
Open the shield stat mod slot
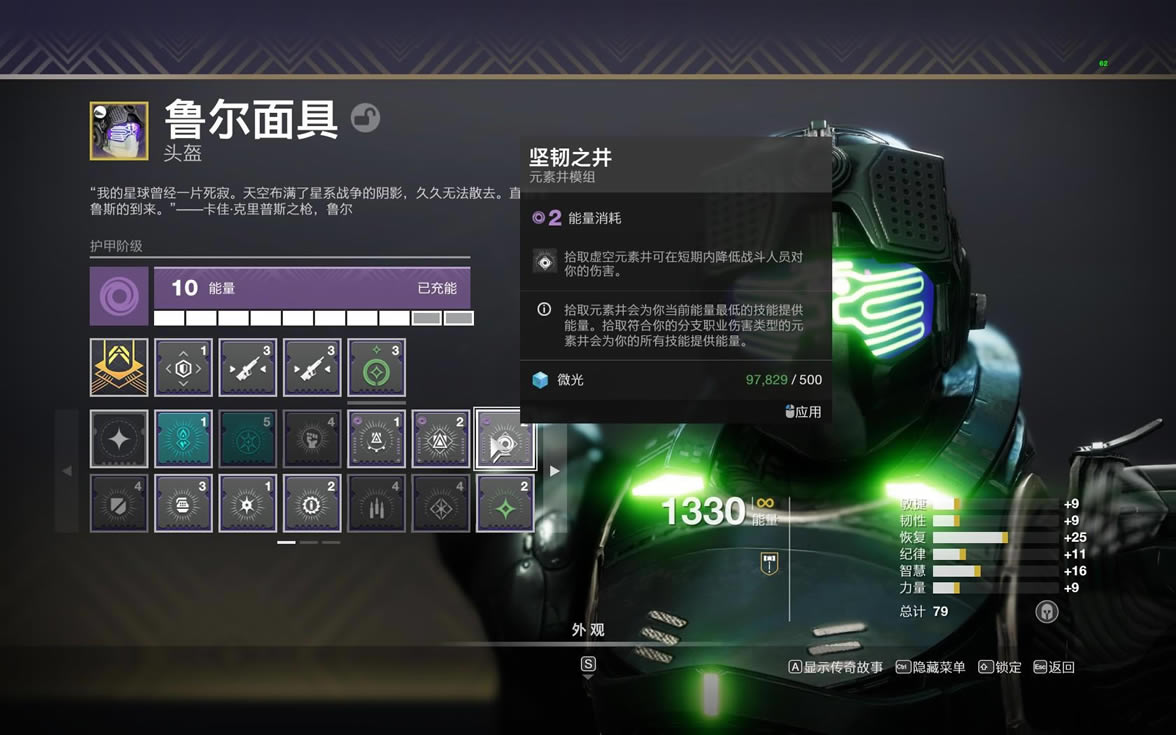click(183, 367)
